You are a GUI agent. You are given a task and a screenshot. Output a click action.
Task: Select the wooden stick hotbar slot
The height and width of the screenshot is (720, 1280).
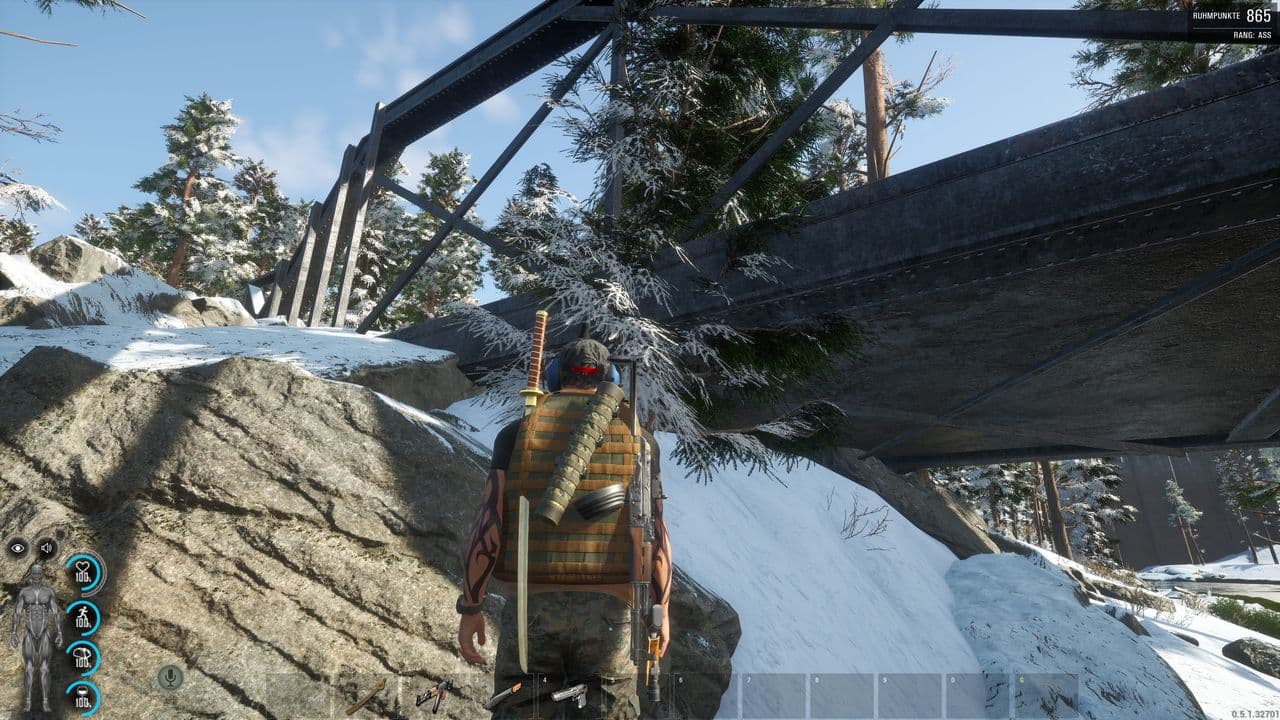(x=366, y=695)
